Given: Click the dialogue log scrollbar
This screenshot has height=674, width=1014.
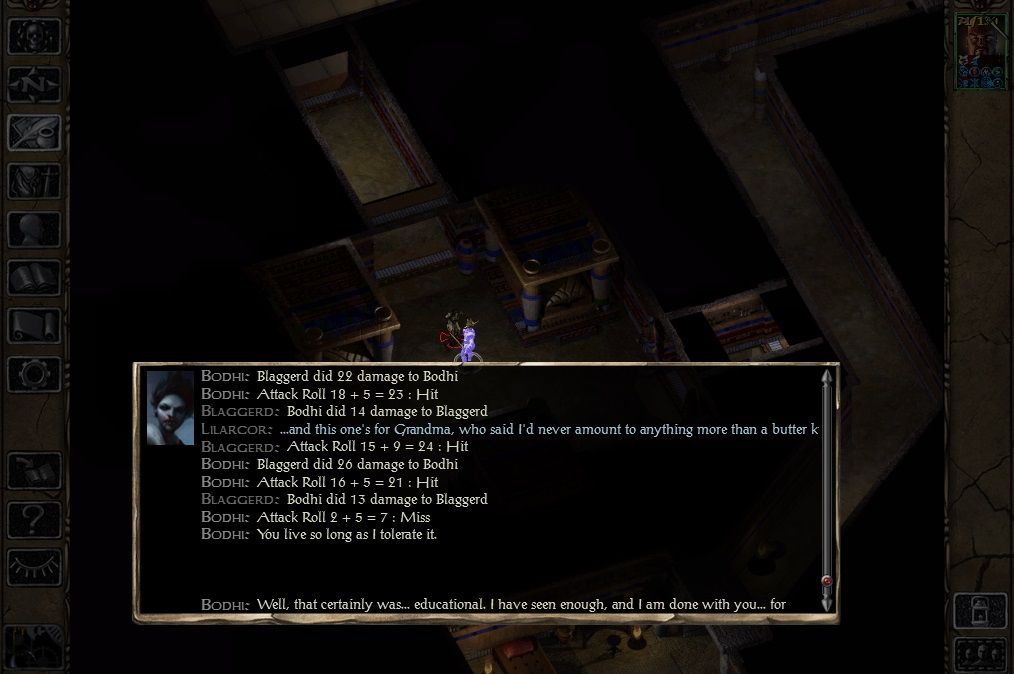Looking at the screenshot, I should 826,480.
